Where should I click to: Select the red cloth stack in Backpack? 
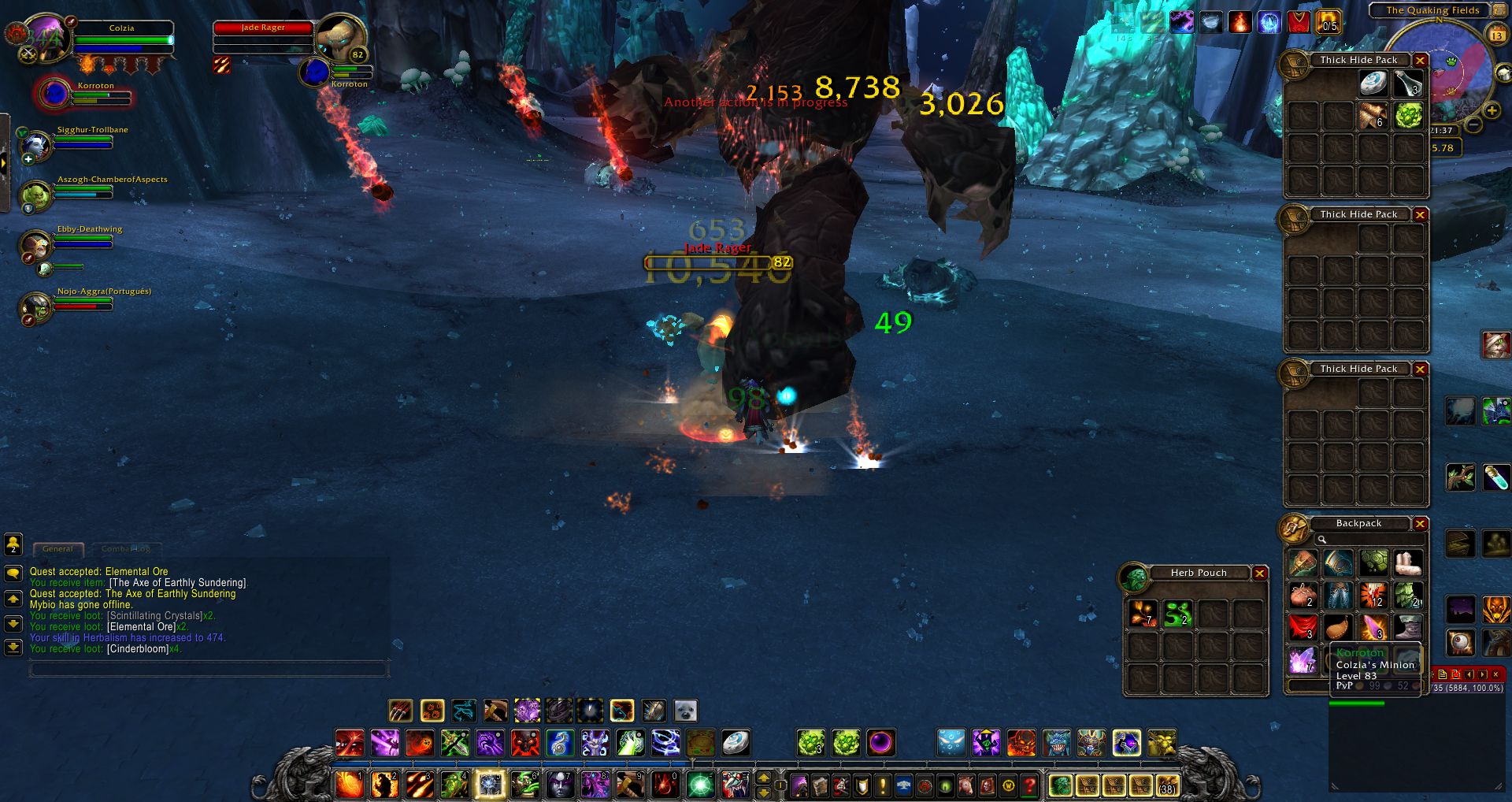[1303, 627]
